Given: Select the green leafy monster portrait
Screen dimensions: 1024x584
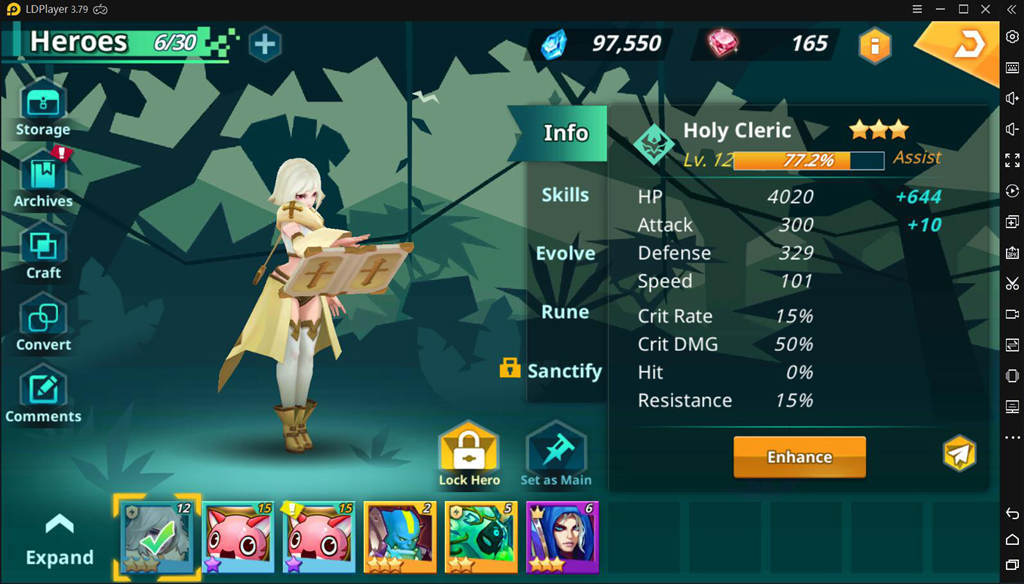Looking at the screenshot, I should pos(481,537).
